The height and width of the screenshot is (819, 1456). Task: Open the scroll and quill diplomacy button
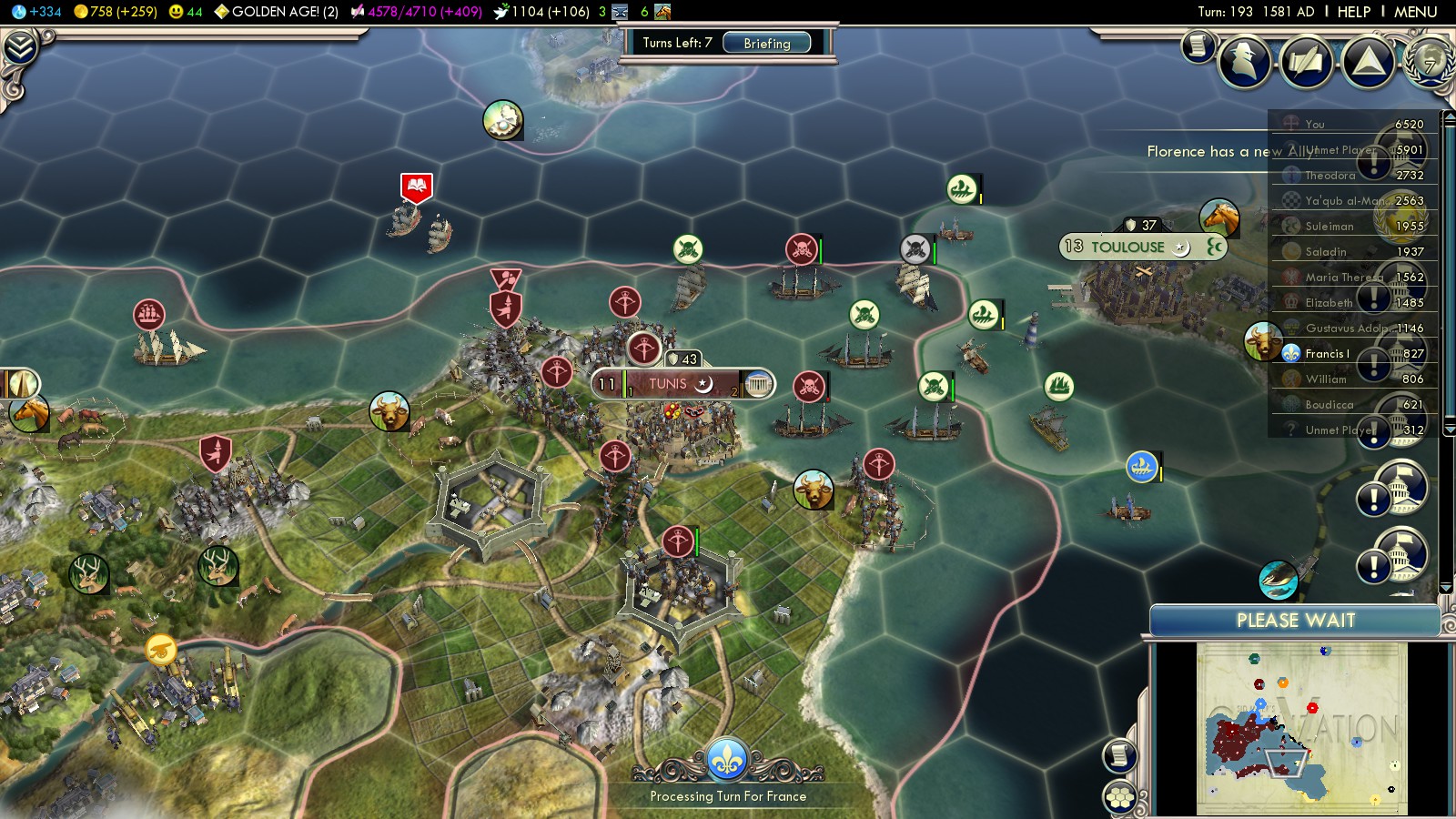pyautogui.click(x=1307, y=62)
